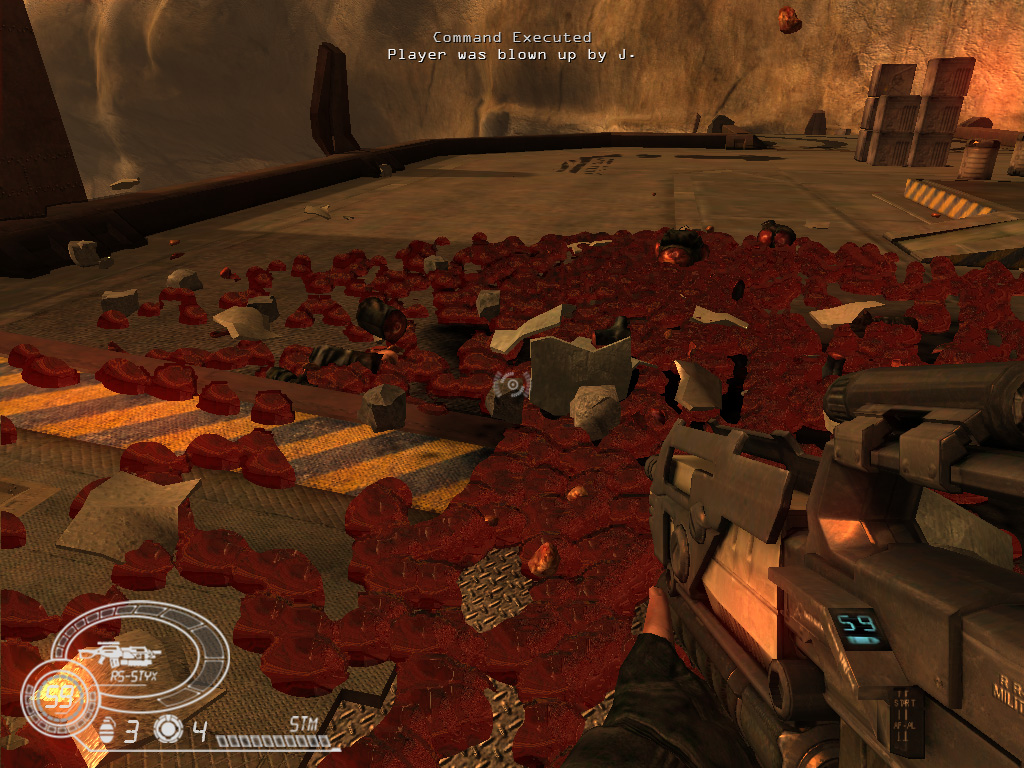Click the frag grenade icon

(108, 731)
